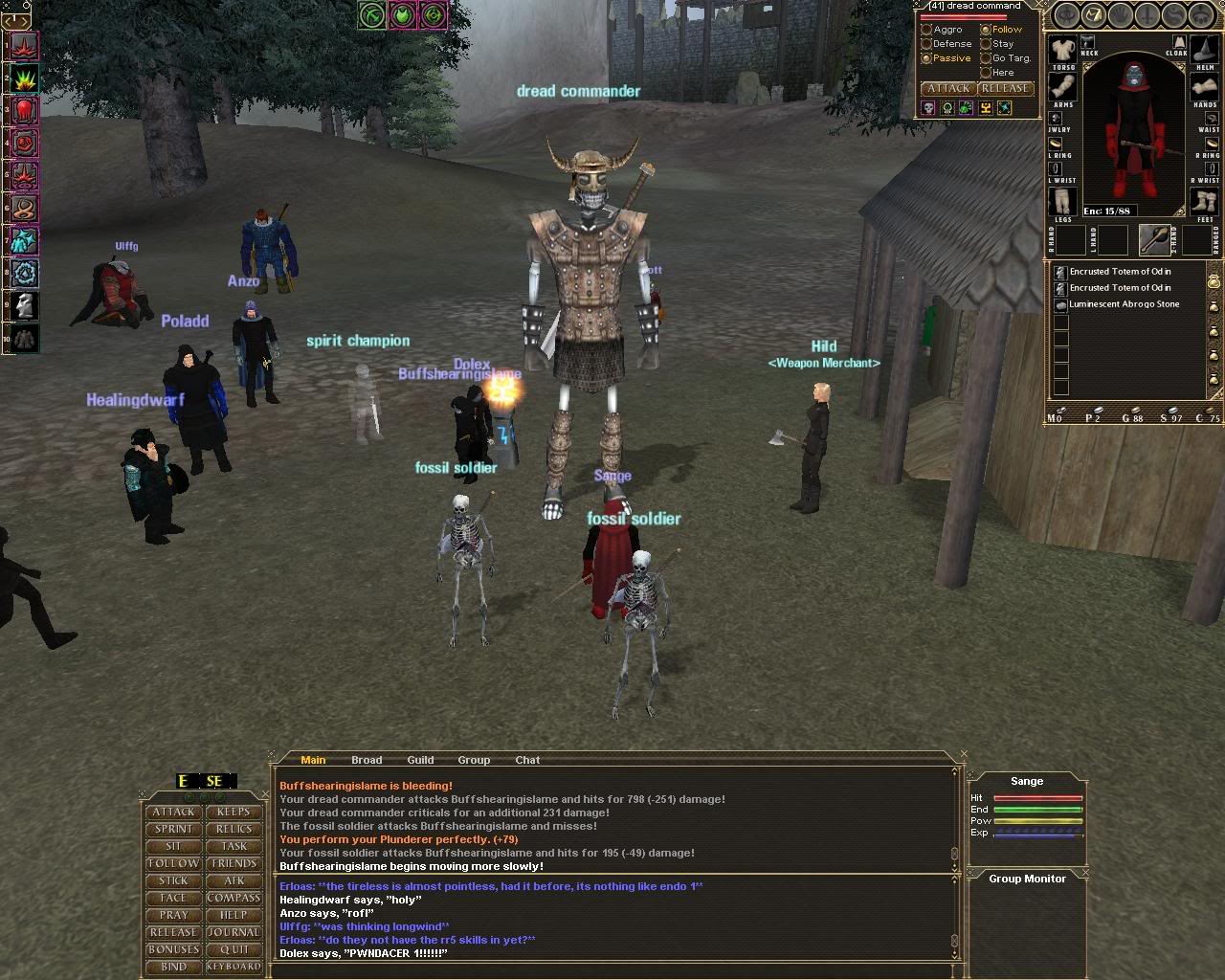Viewport: 1225px width, 980px height.
Task: Activate the skull icon in pet window
Action: click(928, 108)
